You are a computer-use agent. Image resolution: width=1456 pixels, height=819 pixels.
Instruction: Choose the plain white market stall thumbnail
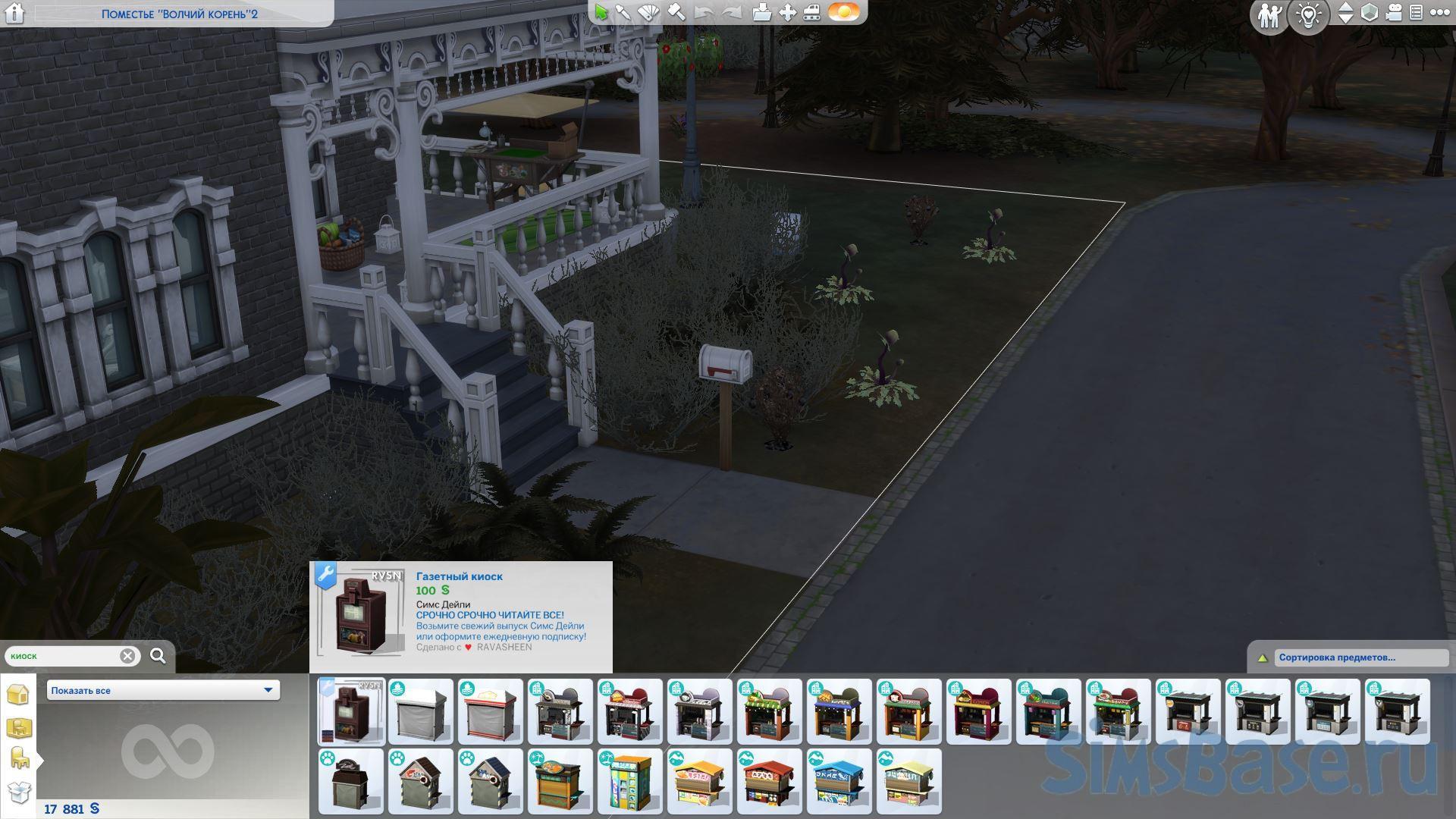click(421, 711)
